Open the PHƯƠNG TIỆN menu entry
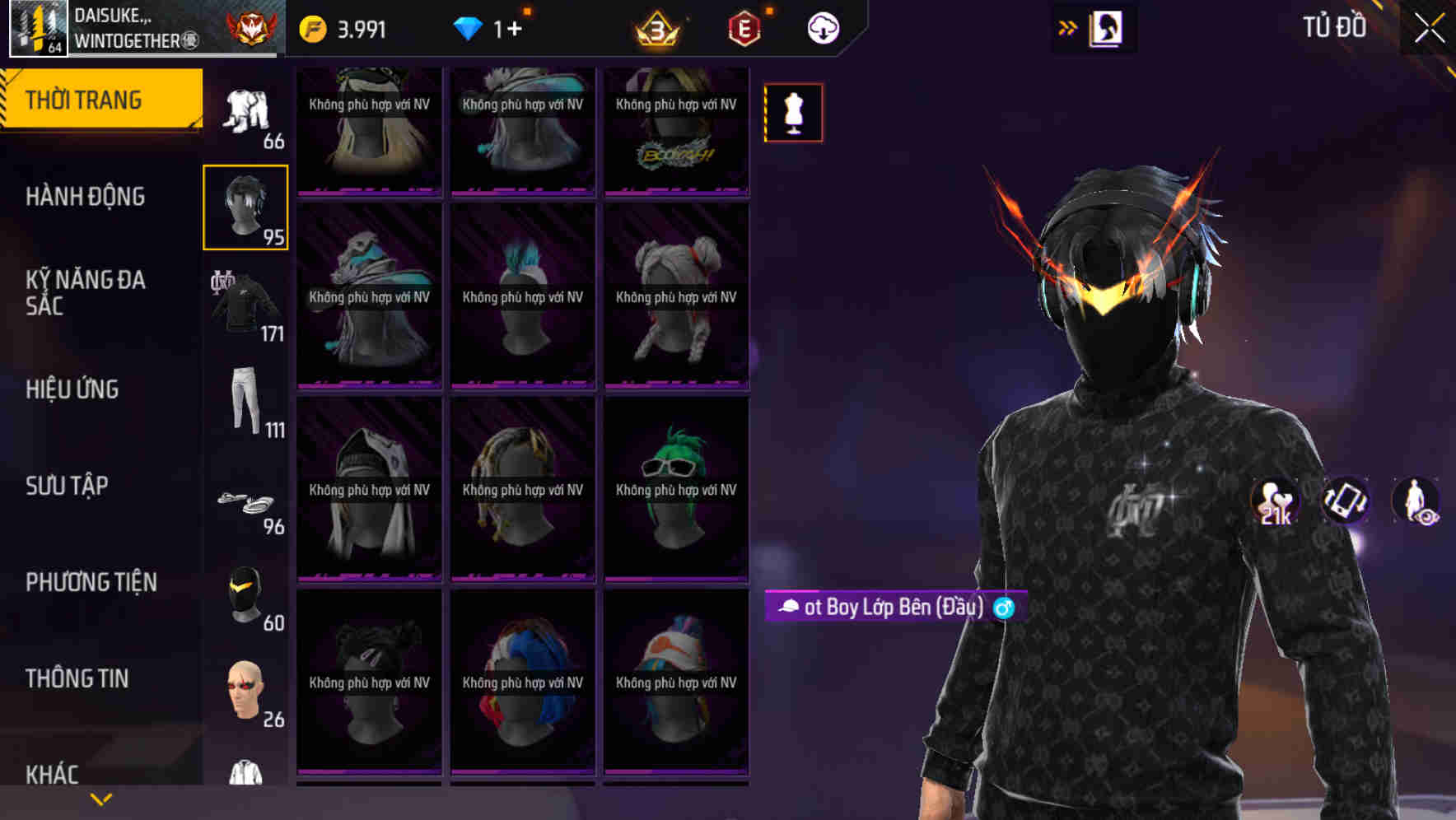This screenshot has width=1456, height=820. (91, 581)
